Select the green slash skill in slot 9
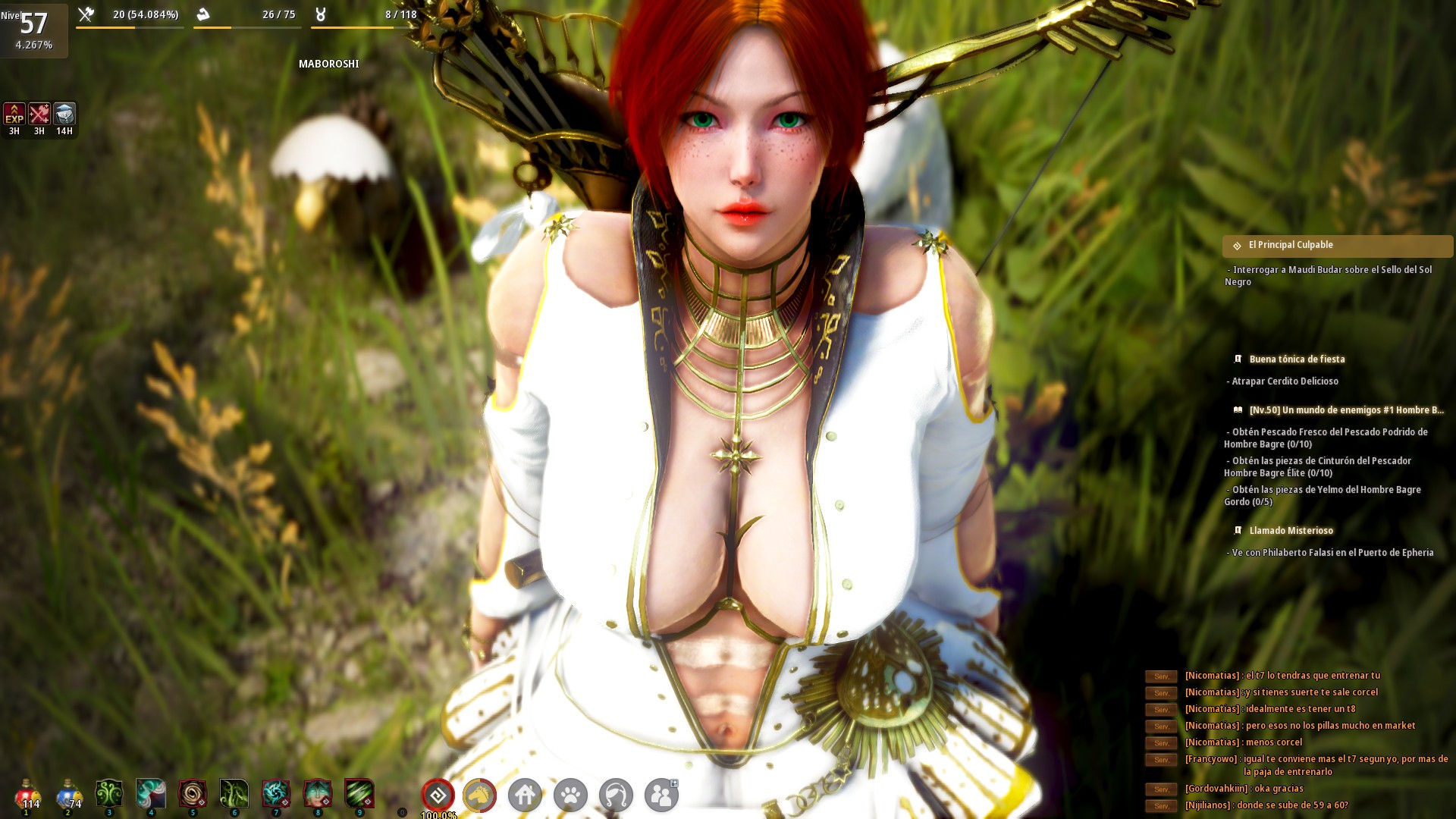The height and width of the screenshot is (819, 1456). point(360,795)
